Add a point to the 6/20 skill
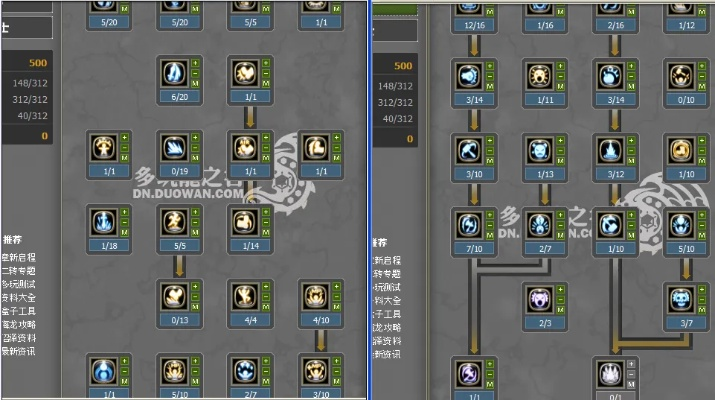715x400 pixels. click(x=195, y=63)
